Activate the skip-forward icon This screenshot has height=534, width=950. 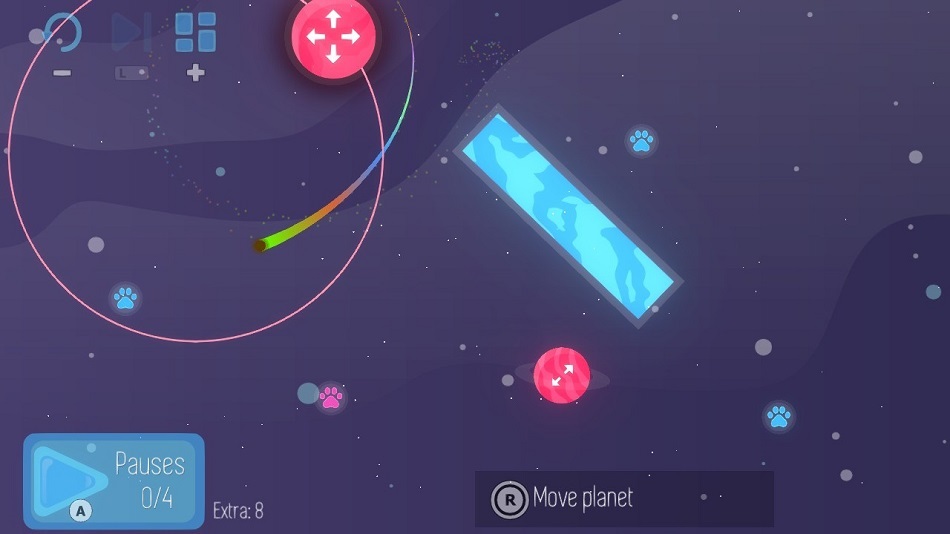point(130,33)
